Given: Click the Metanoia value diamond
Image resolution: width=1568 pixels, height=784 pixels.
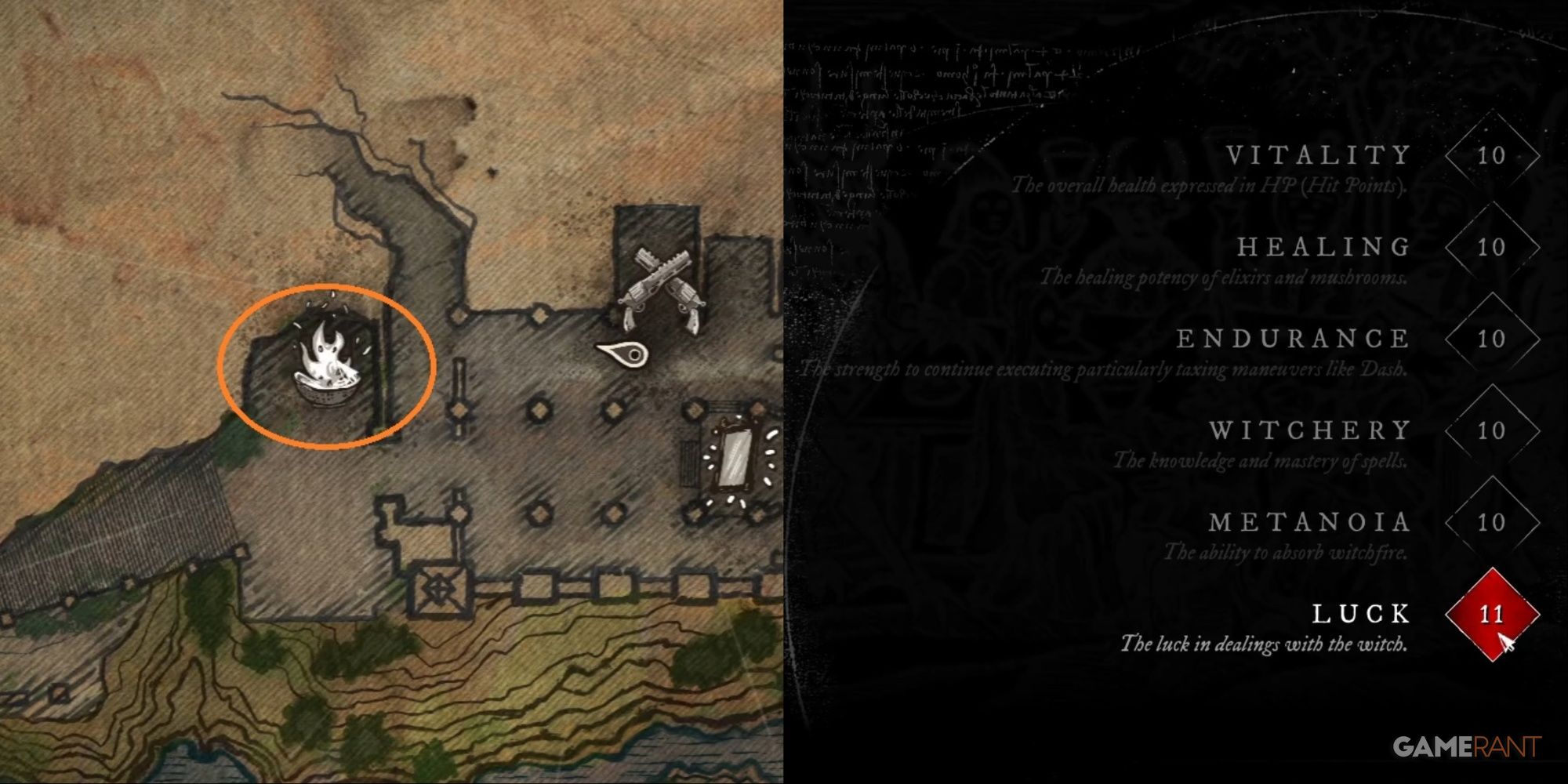Looking at the screenshot, I should coord(1494,522).
